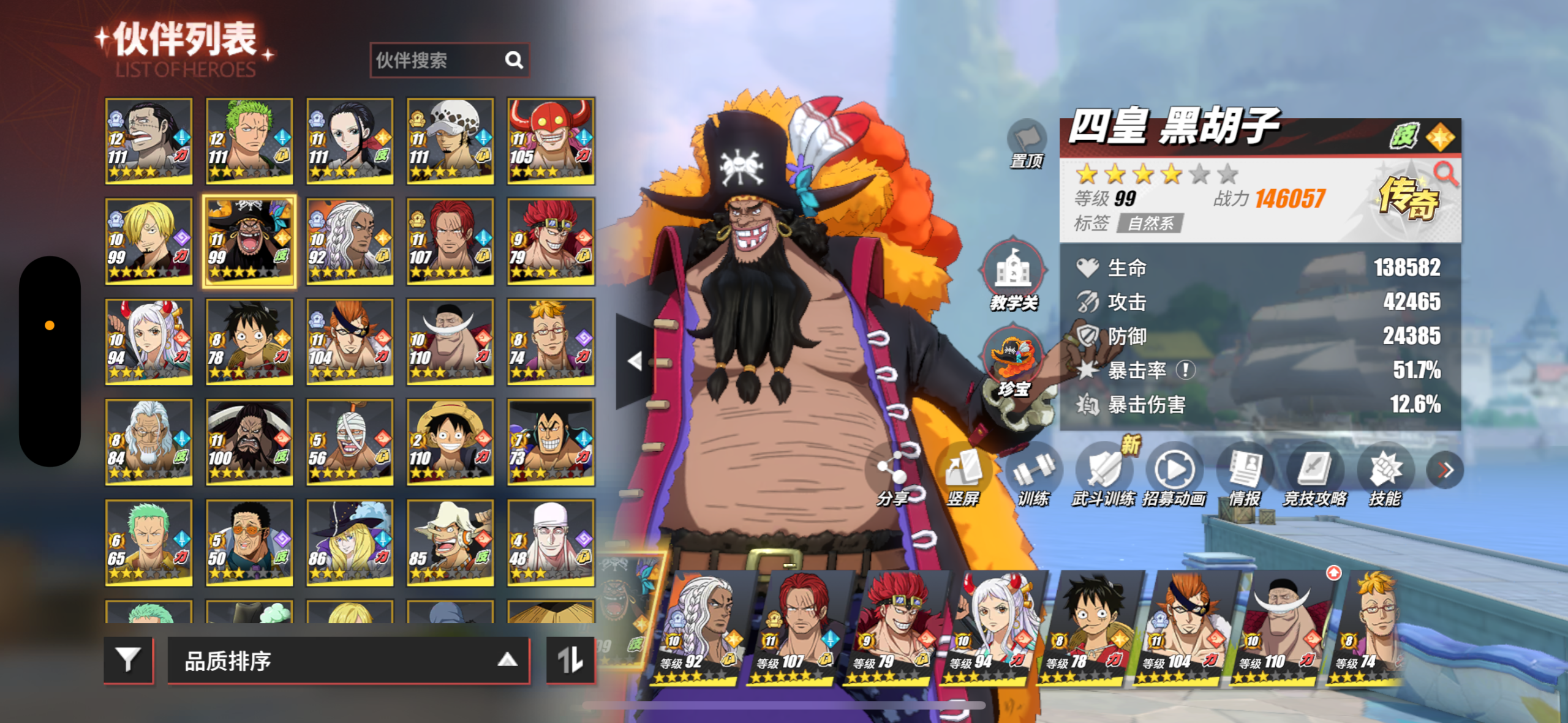
Task: Show more options with red arrow
Action: 1445,470
